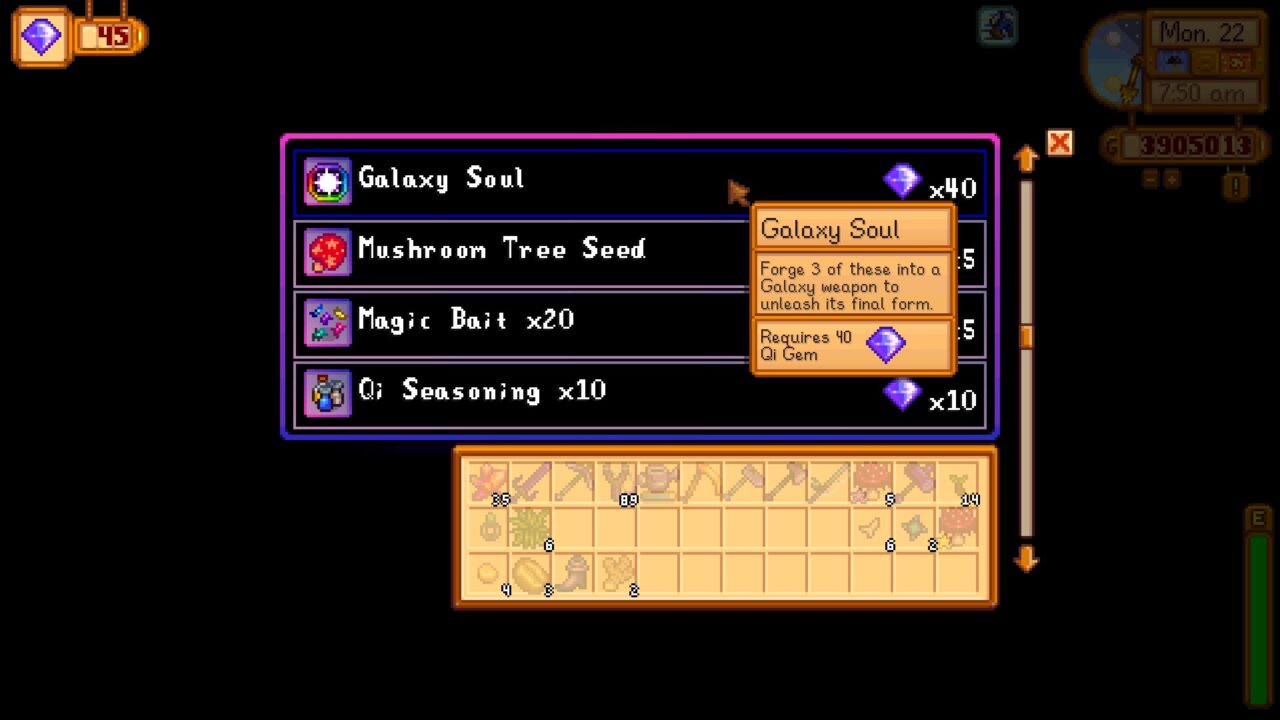Click the scroll-down arrow below the scrollbar
The width and height of the screenshot is (1280, 720).
(1026, 560)
